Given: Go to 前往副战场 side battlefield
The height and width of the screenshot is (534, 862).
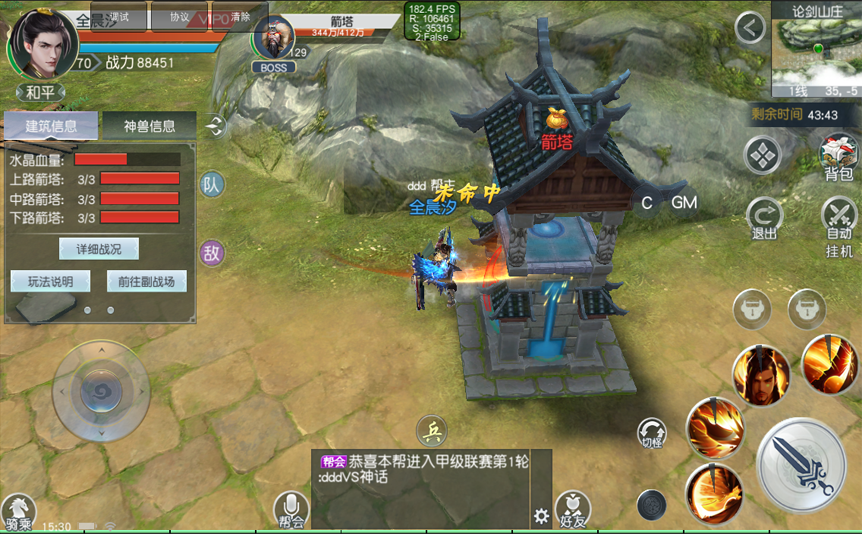Looking at the screenshot, I should tap(146, 281).
